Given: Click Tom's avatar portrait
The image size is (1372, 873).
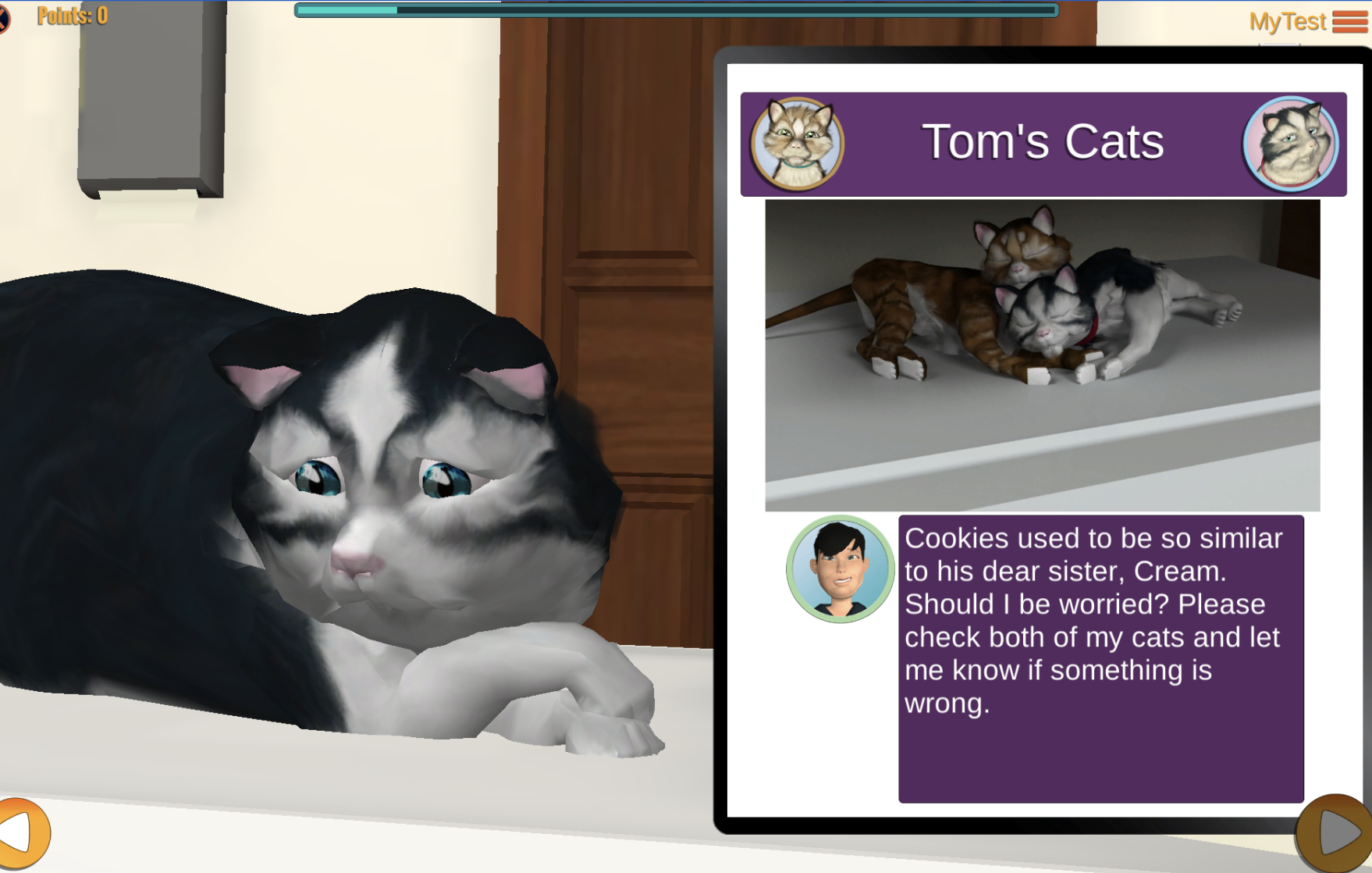Looking at the screenshot, I should (840, 569).
